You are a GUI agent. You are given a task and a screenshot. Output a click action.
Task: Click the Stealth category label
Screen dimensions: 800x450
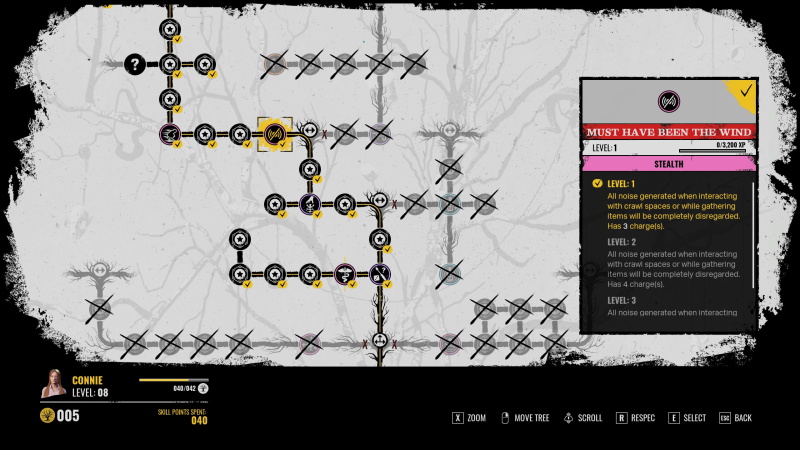click(668, 163)
